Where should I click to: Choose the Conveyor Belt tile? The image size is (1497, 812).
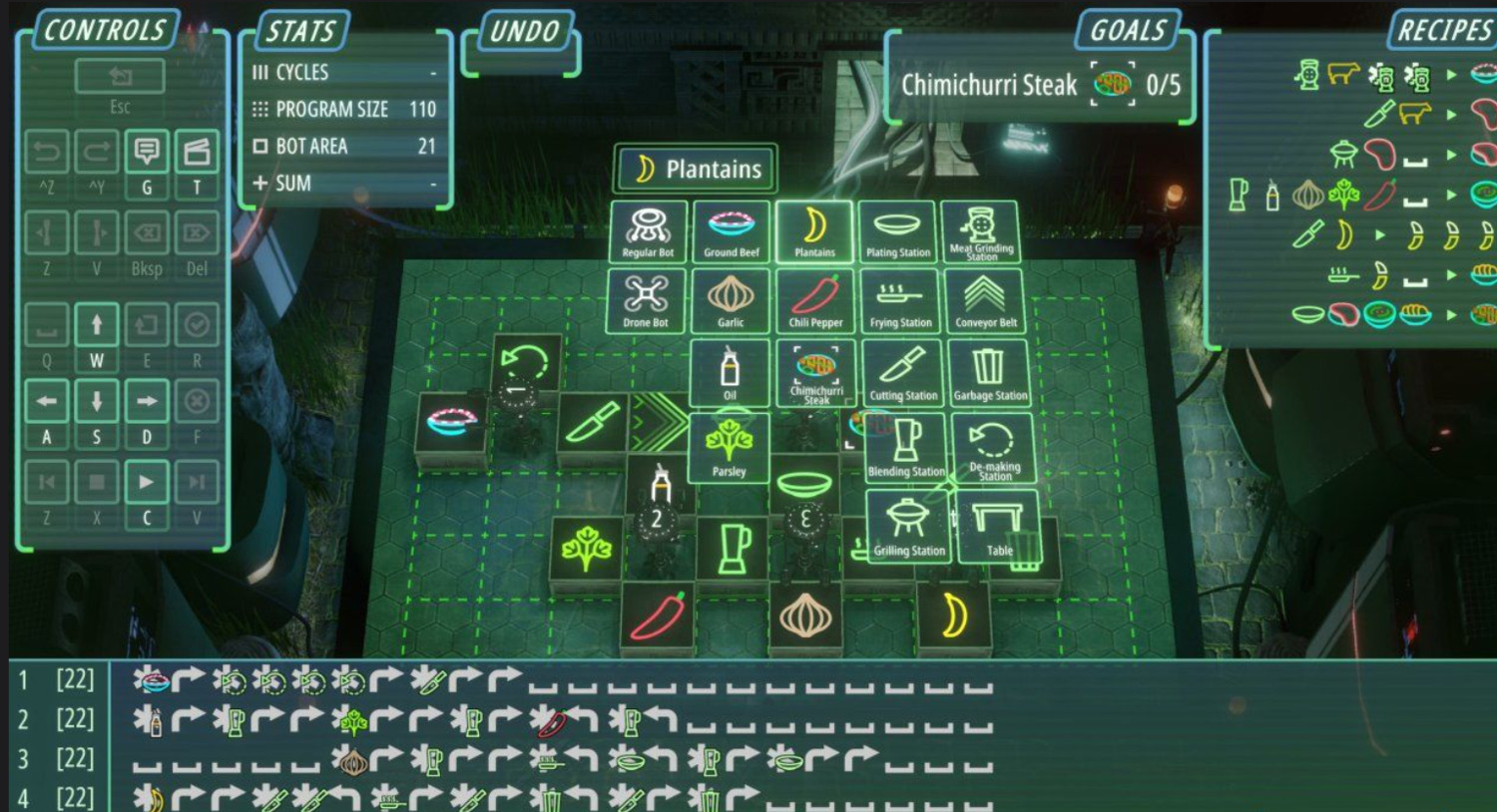click(x=985, y=300)
